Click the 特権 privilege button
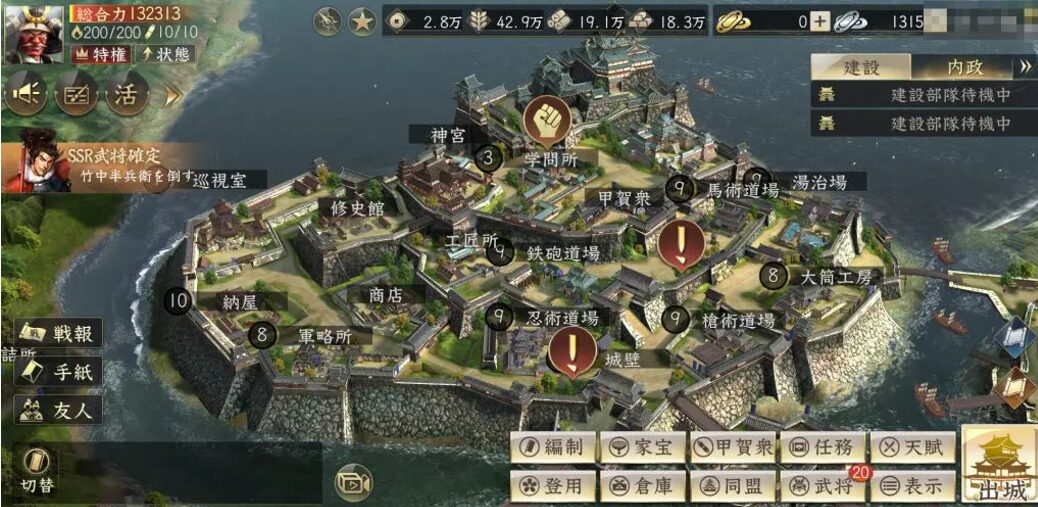This screenshot has width=1038, height=507. [x=101, y=54]
